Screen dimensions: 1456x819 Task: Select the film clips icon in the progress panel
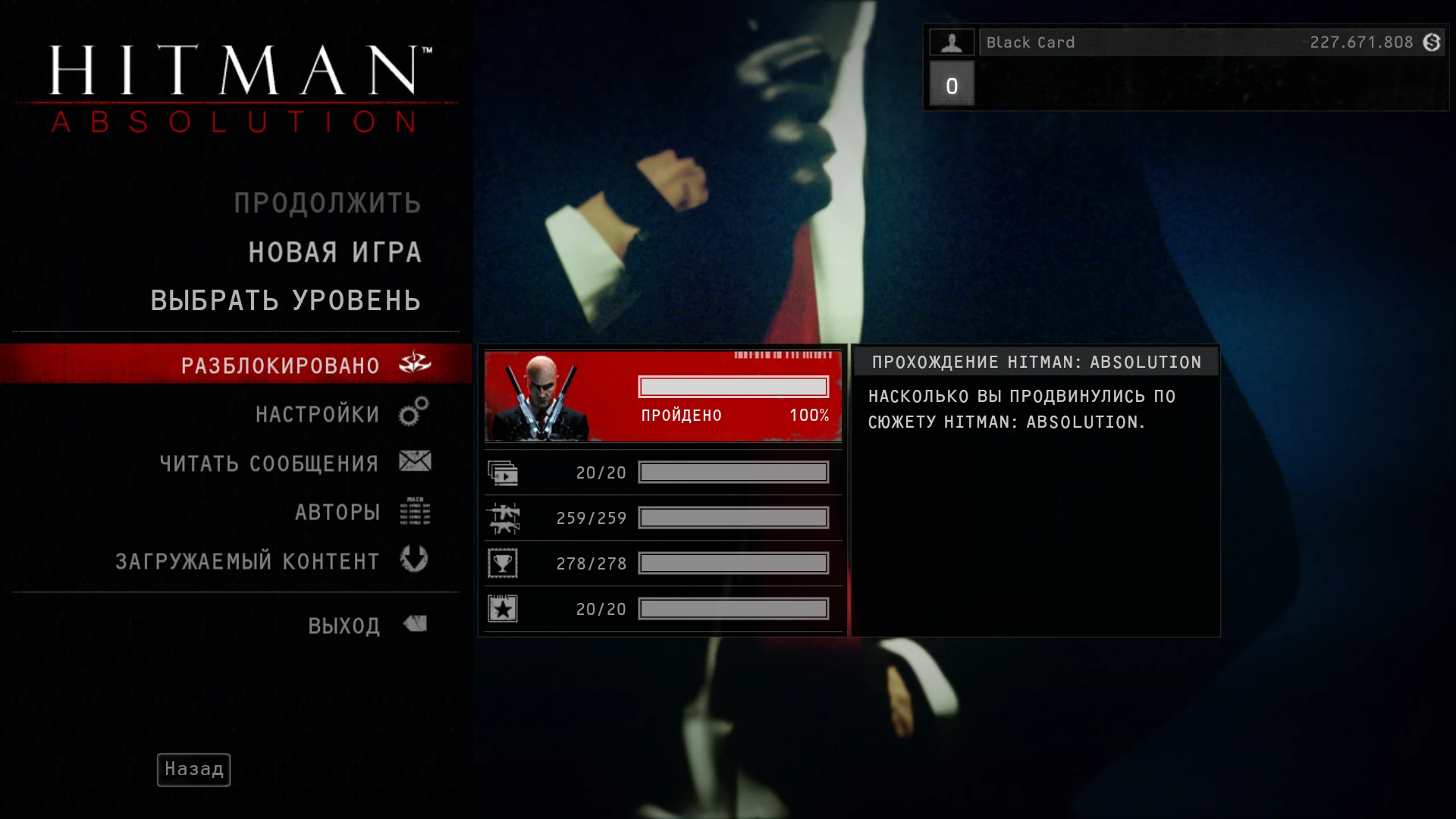click(503, 472)
